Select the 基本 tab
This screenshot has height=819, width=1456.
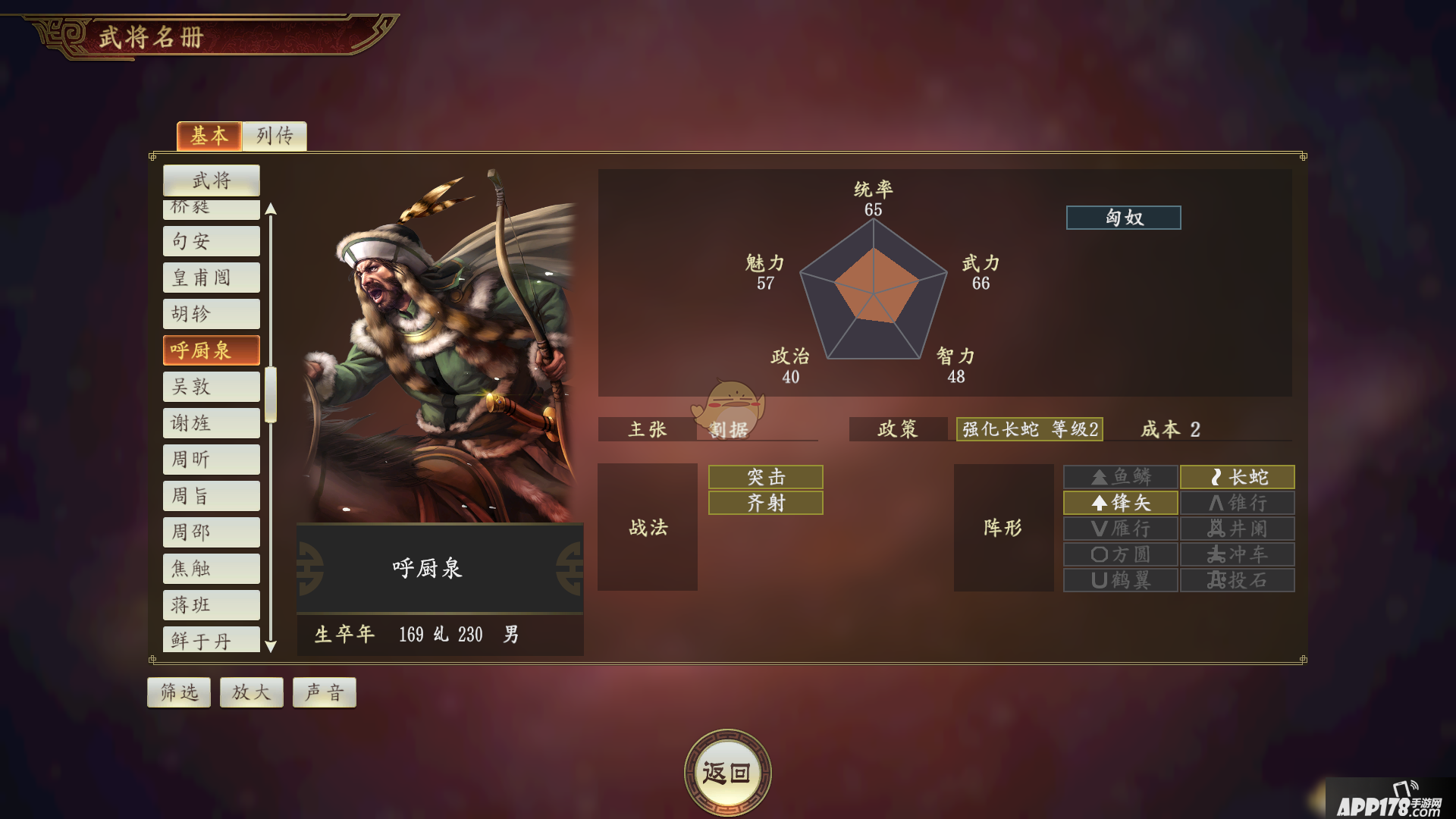(x=209, y=136)
